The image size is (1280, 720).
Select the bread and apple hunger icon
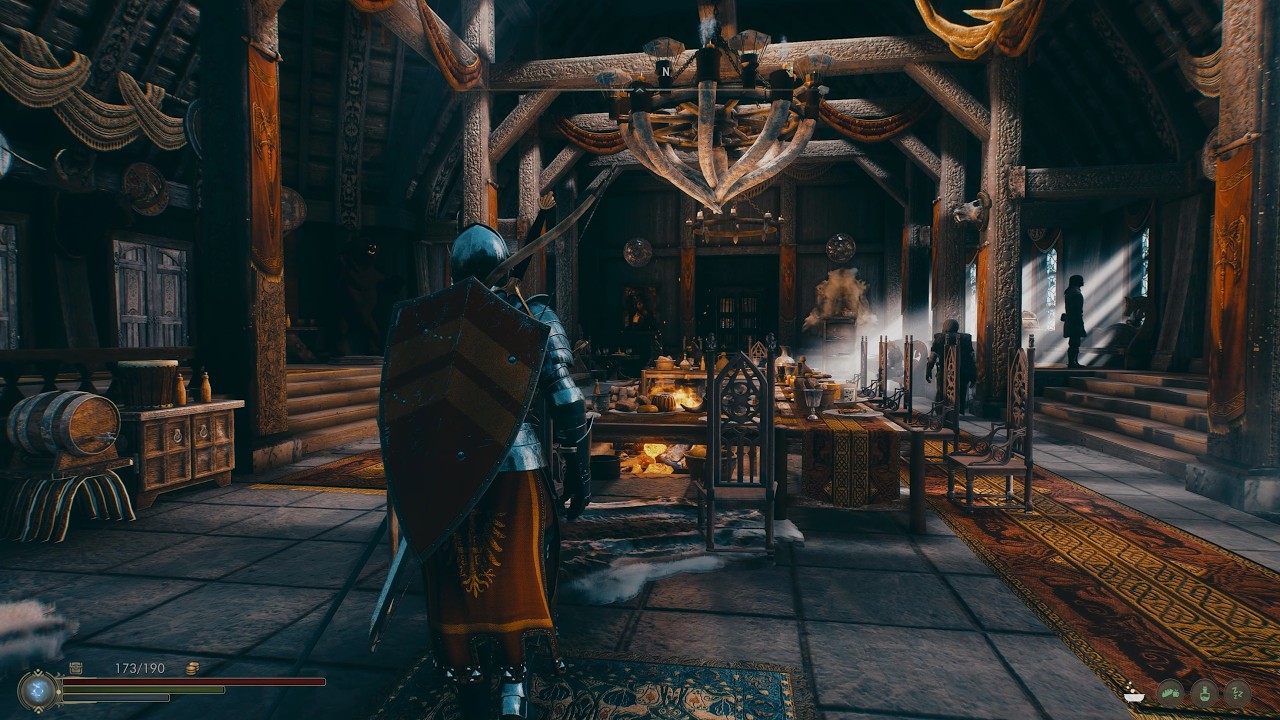point(1171,693)
